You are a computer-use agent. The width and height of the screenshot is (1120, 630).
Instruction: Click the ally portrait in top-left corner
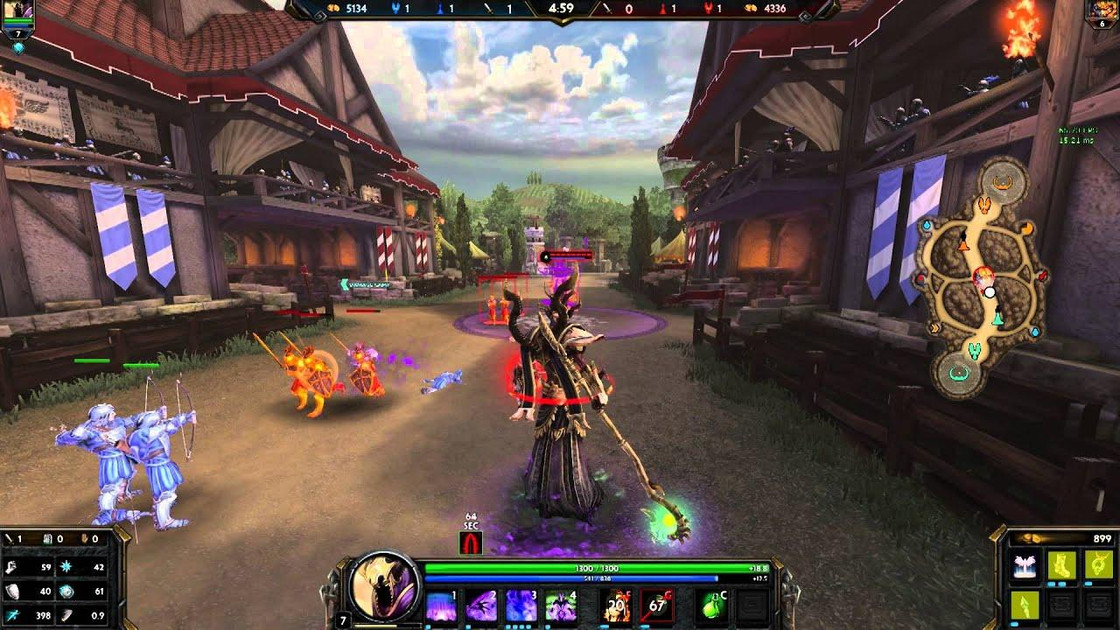click(x=19, y=13)
